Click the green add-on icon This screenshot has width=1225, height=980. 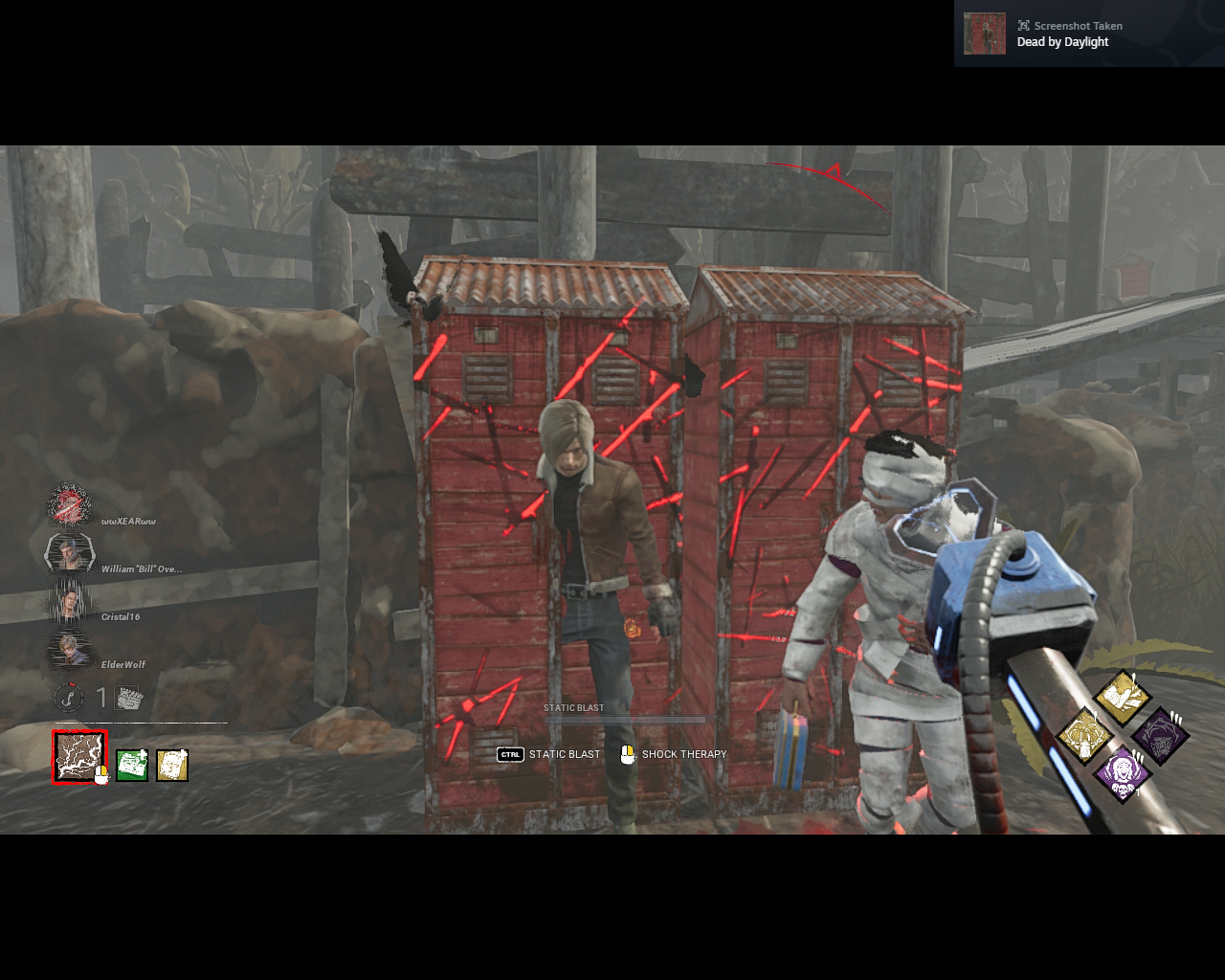(132, 764)
